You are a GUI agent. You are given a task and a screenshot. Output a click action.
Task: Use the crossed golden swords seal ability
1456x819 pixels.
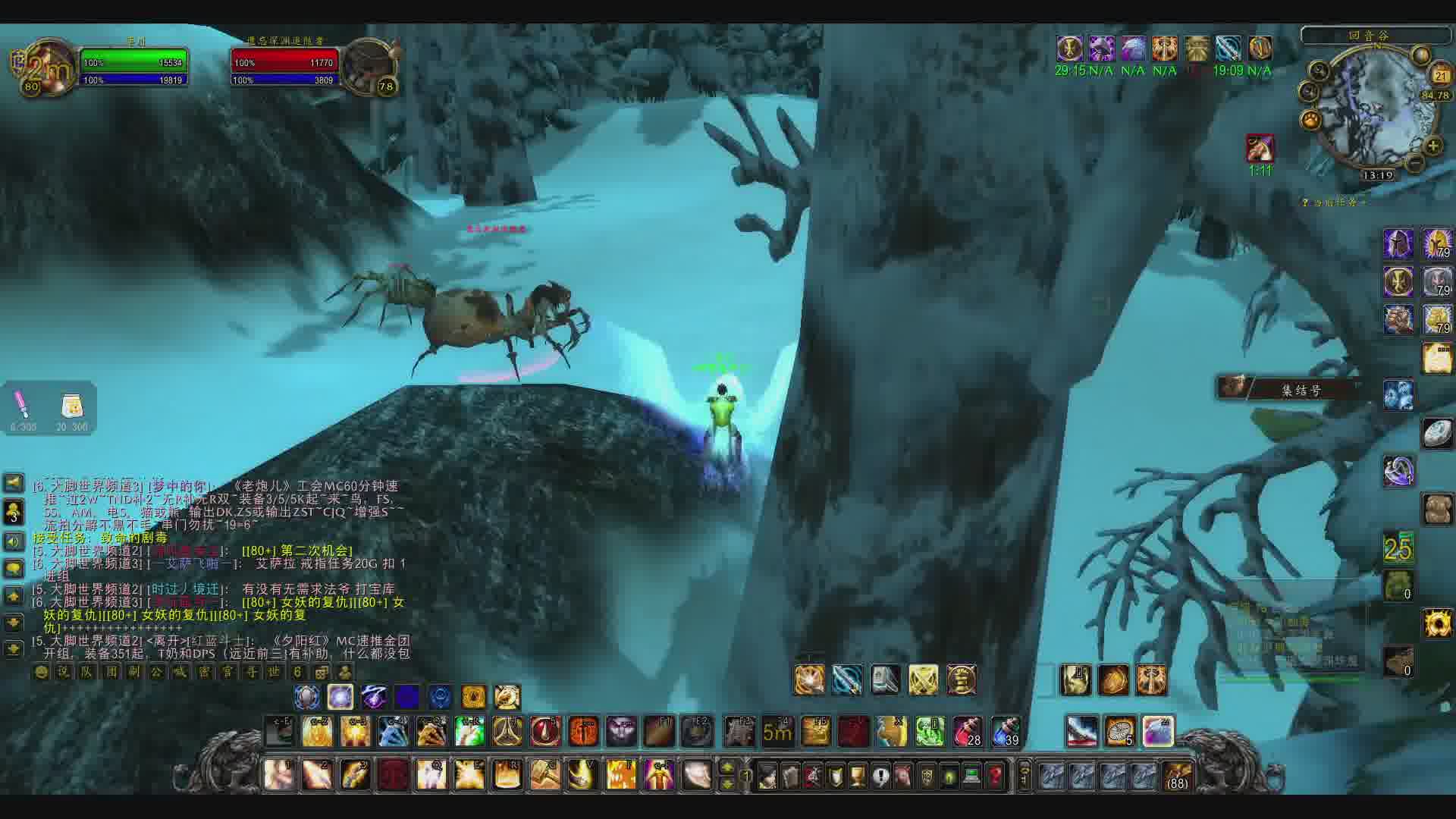923,680
